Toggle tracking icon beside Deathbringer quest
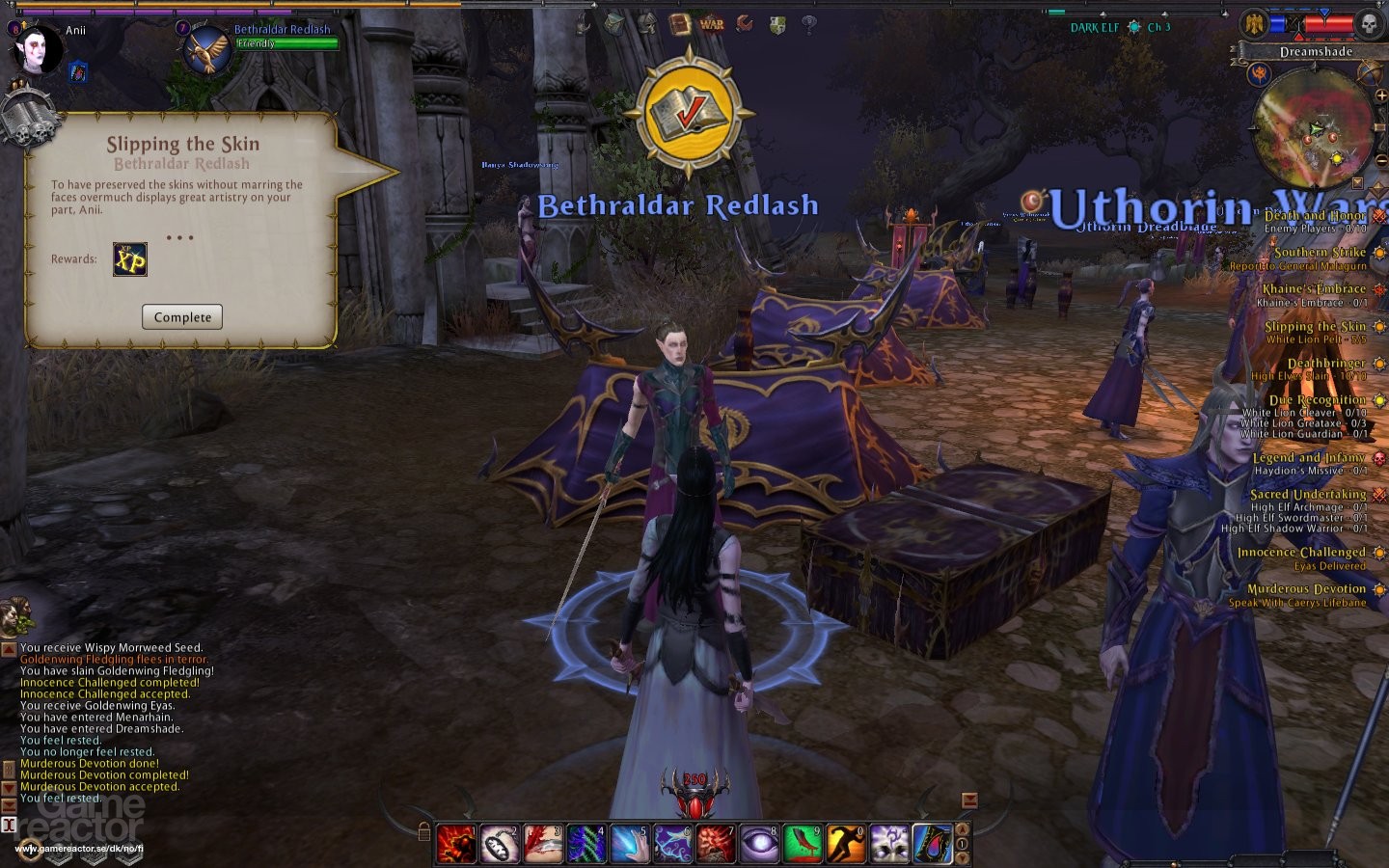Image resolution: width=1389 pixels, height=868 pixels. [1377, 362]
